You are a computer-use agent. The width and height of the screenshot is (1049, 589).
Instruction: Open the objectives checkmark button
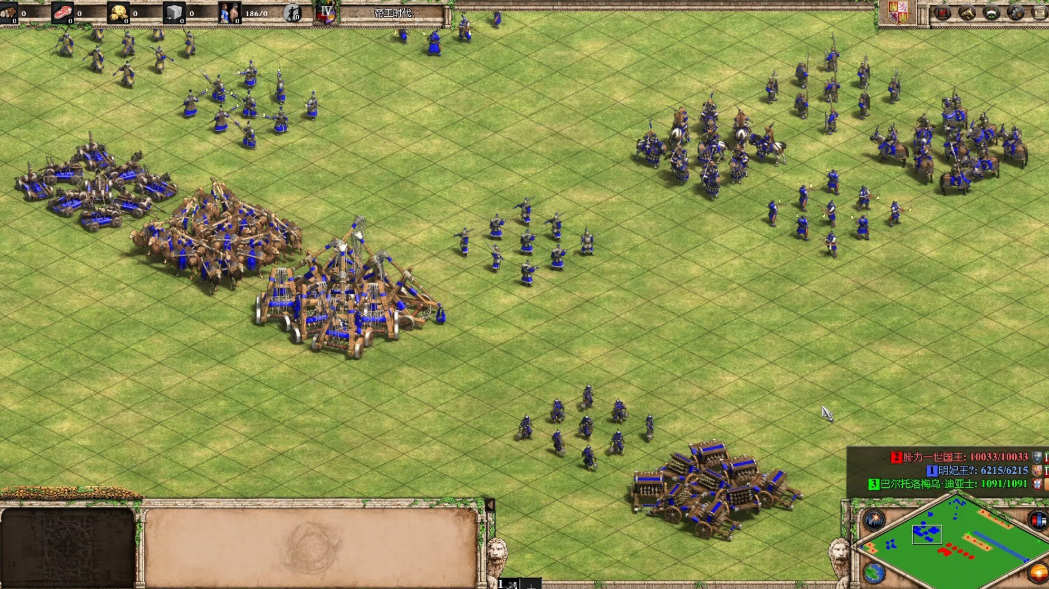tap(942, 13)
